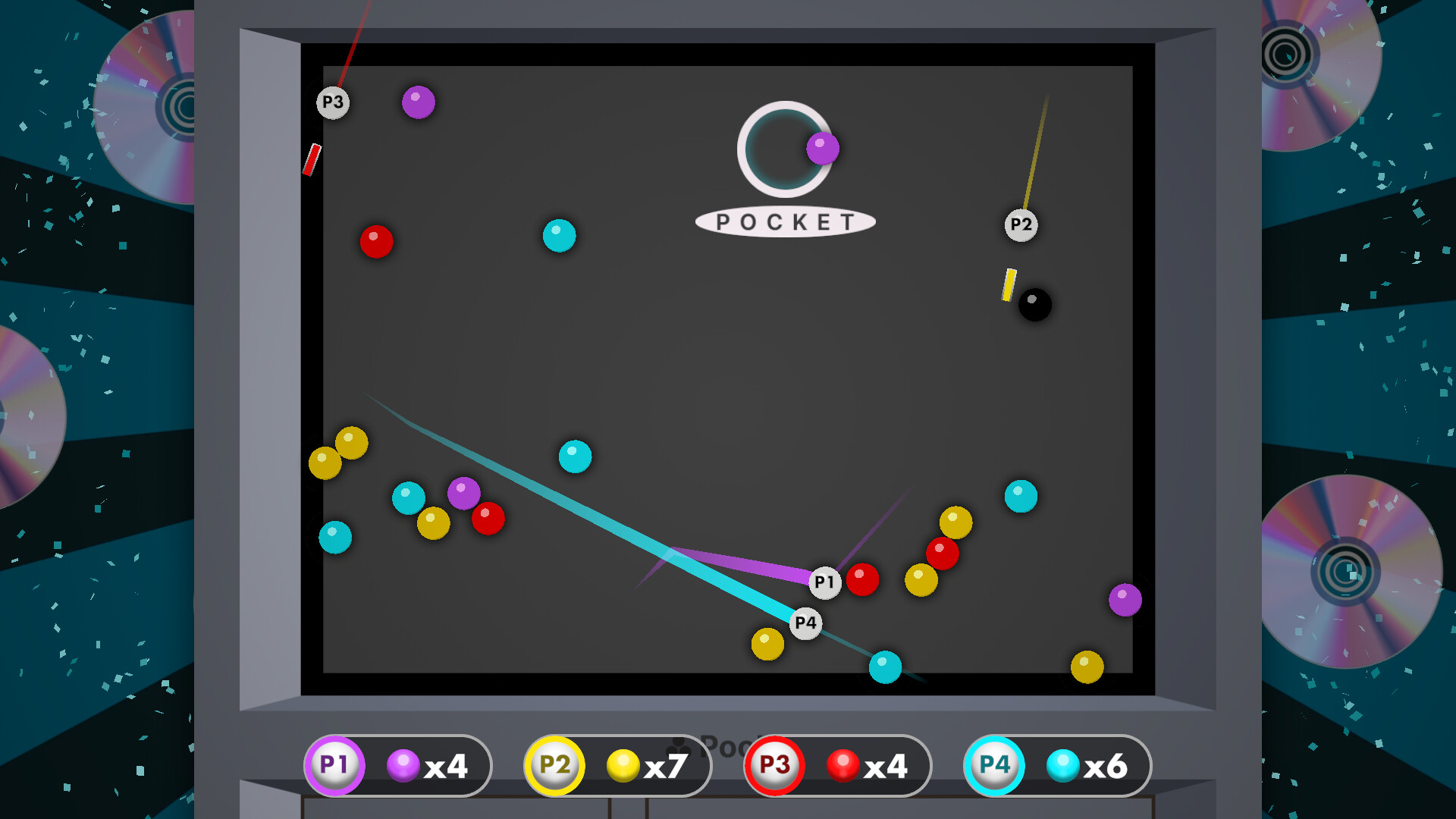1456x819 pixels.
Task: Click the purple ball beside the pocket
Action: [824, 149]
